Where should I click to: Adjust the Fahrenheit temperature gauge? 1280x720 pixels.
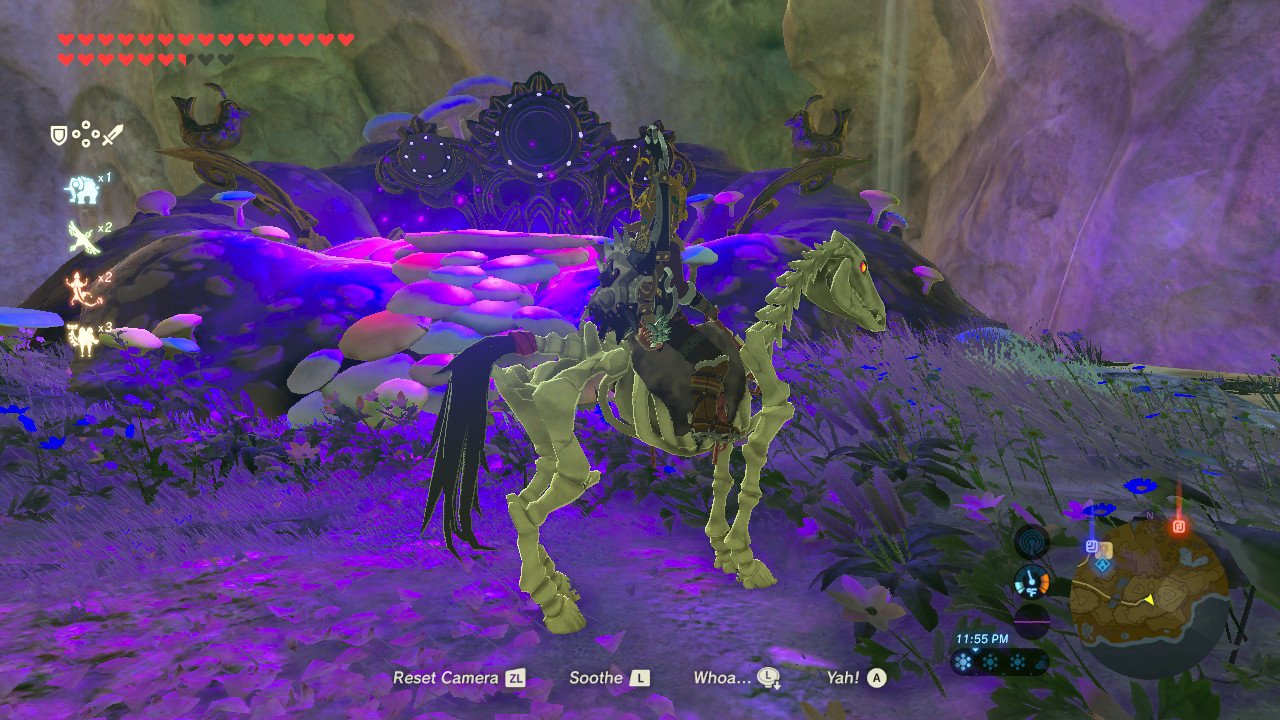pos(1032,581)
